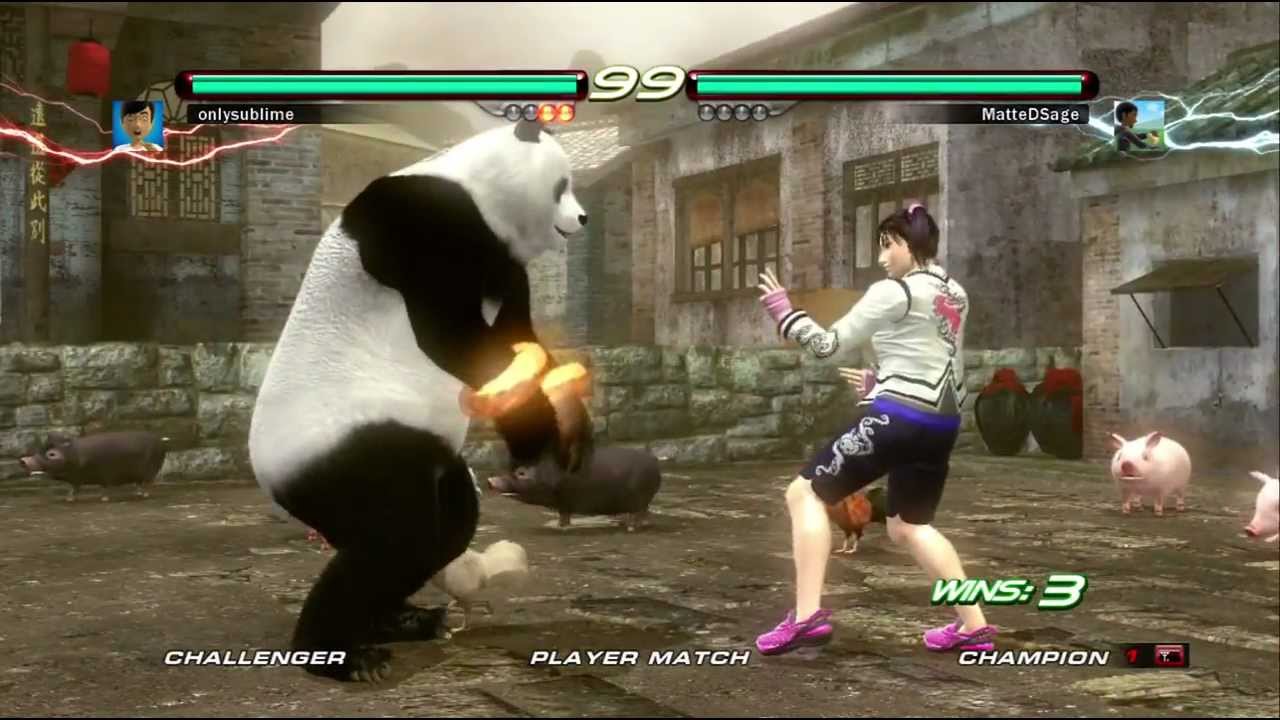Toggle MatteDSage's rightmost round orb

[x=761, y=112]
